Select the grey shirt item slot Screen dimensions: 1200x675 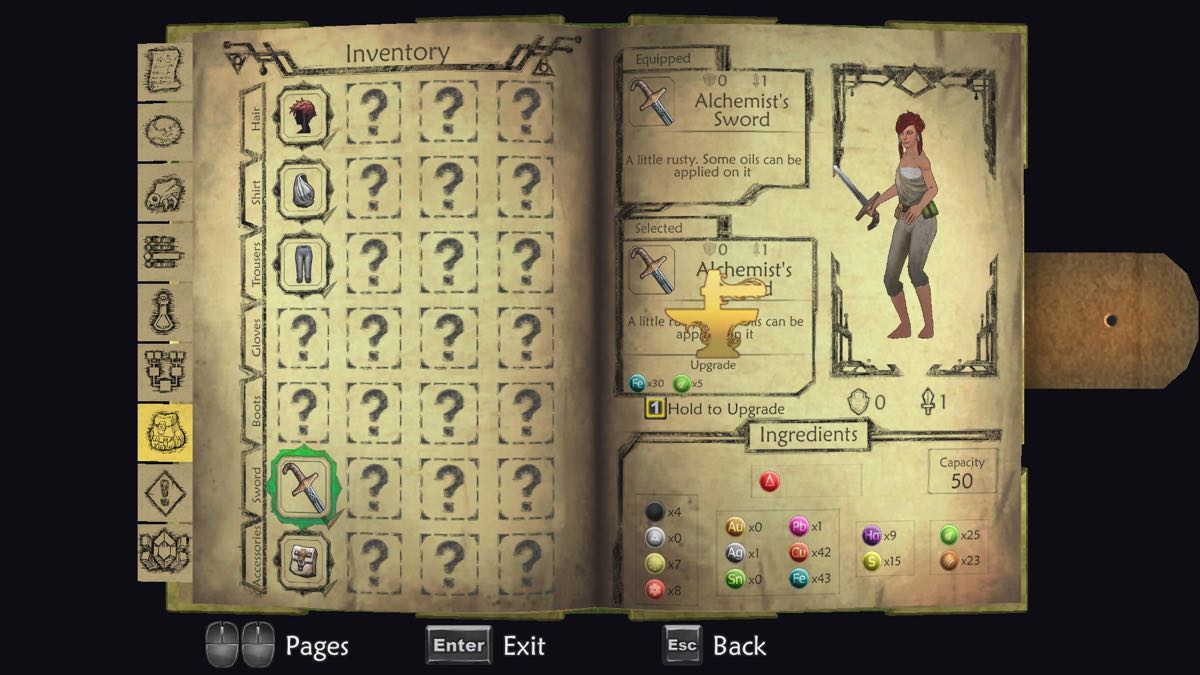tap(302, 186)
